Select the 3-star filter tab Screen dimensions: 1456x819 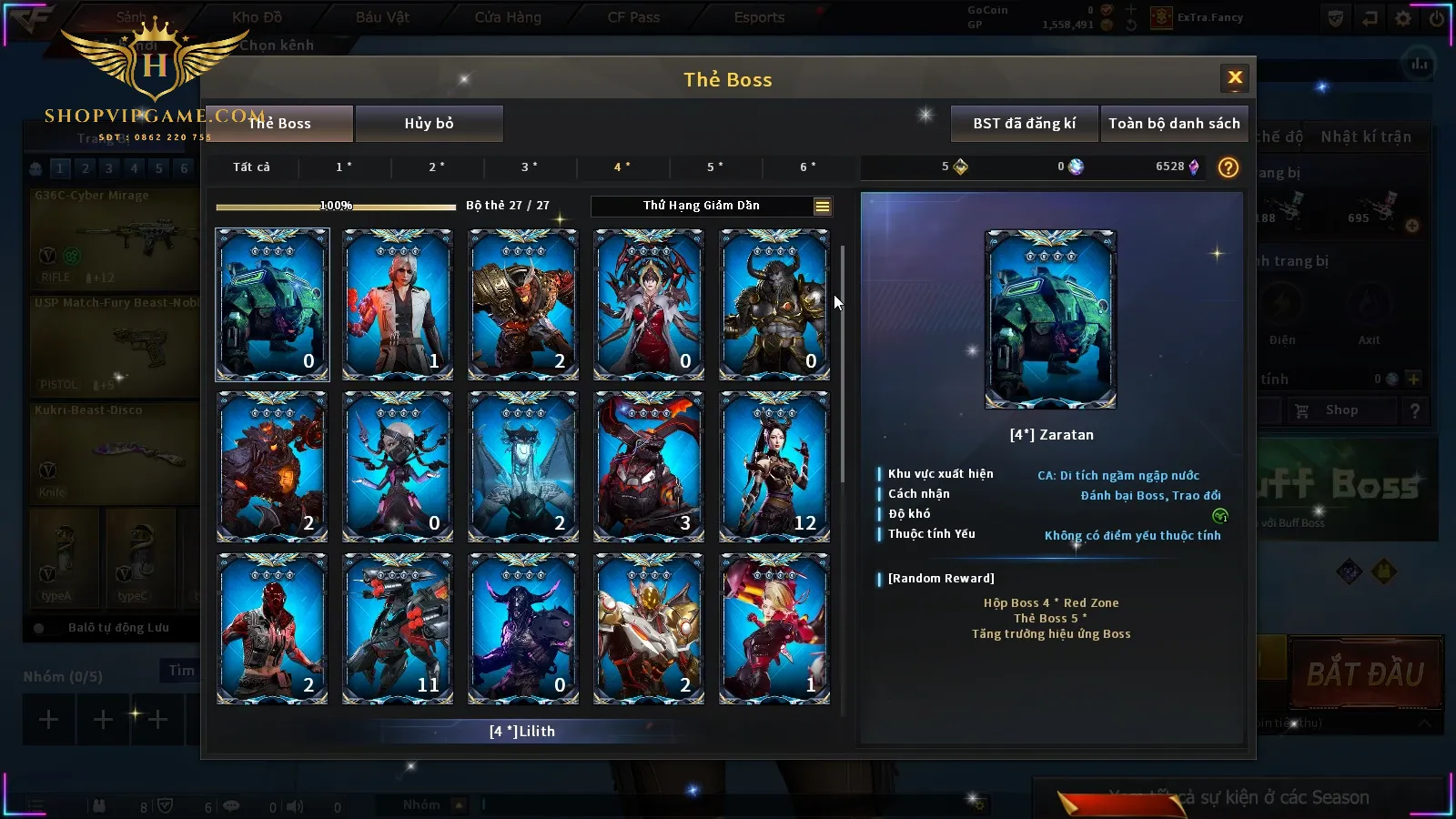pyautogui.click(x=530, y=167)
